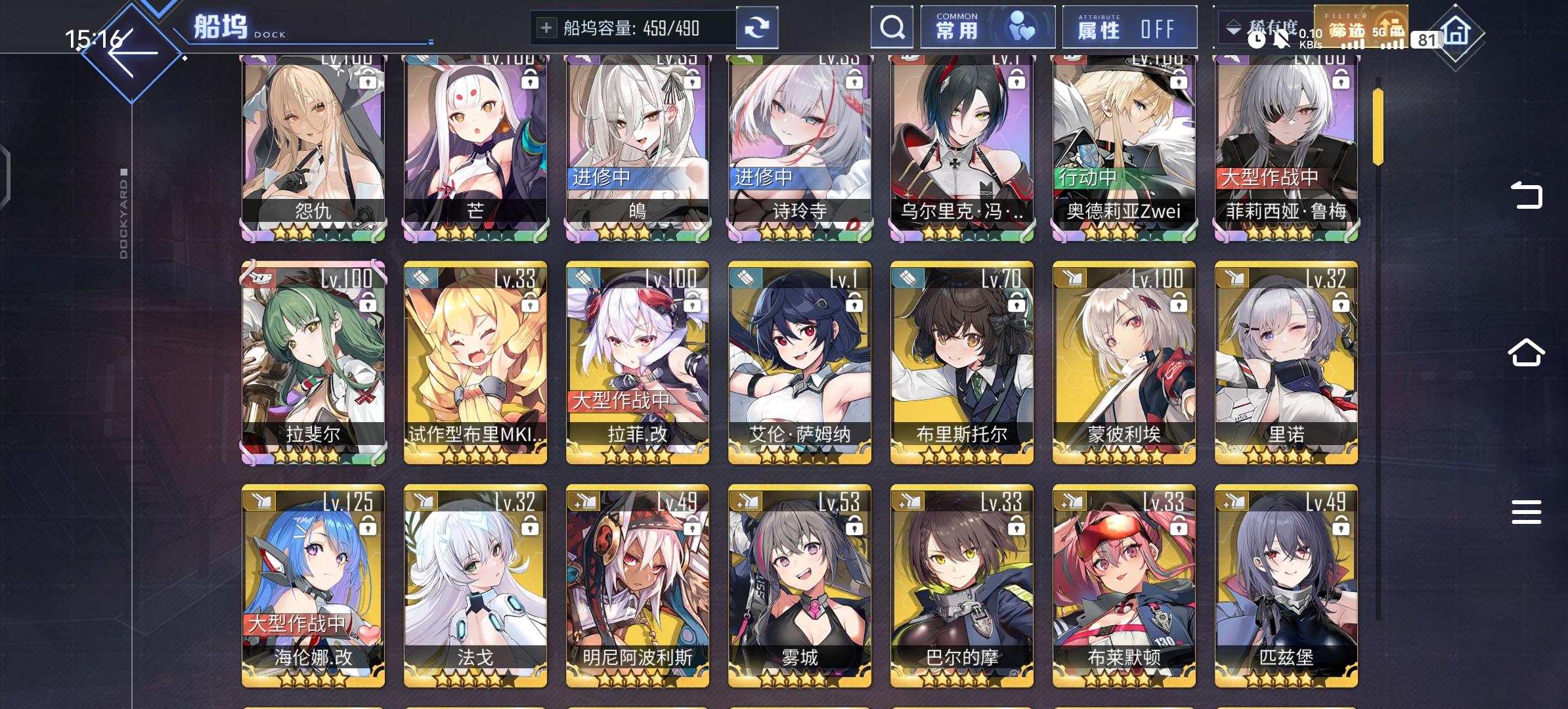Click the dock capacity 459/490 display
Image resolution: width=1568 pixels, height=709 pixels.
[x=630, y=28]
